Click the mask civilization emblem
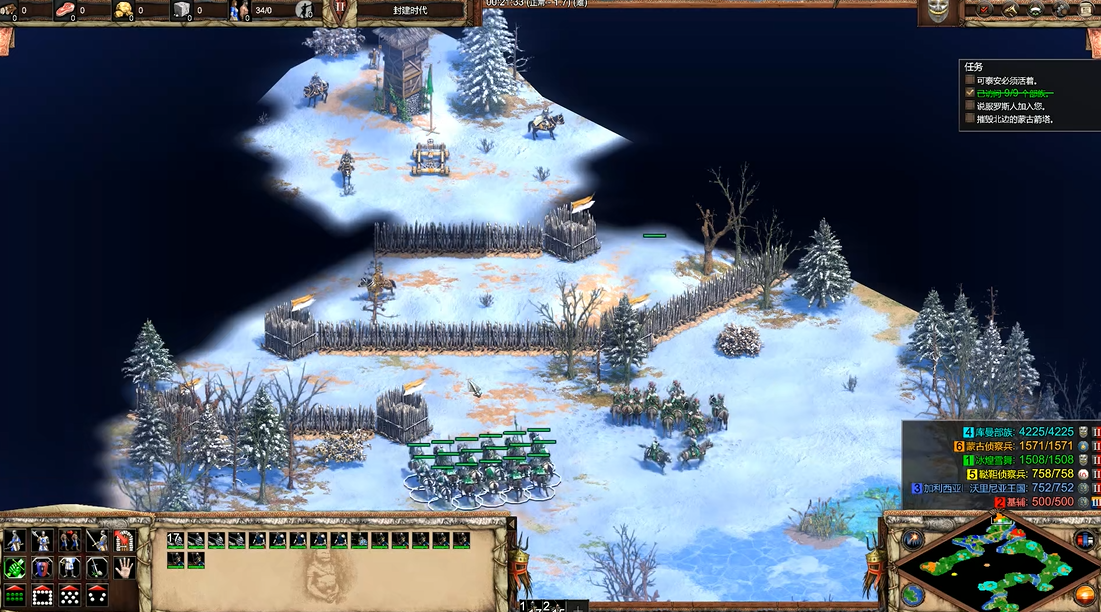Screen dimensions: 1101x612 (x=938, y=10)
